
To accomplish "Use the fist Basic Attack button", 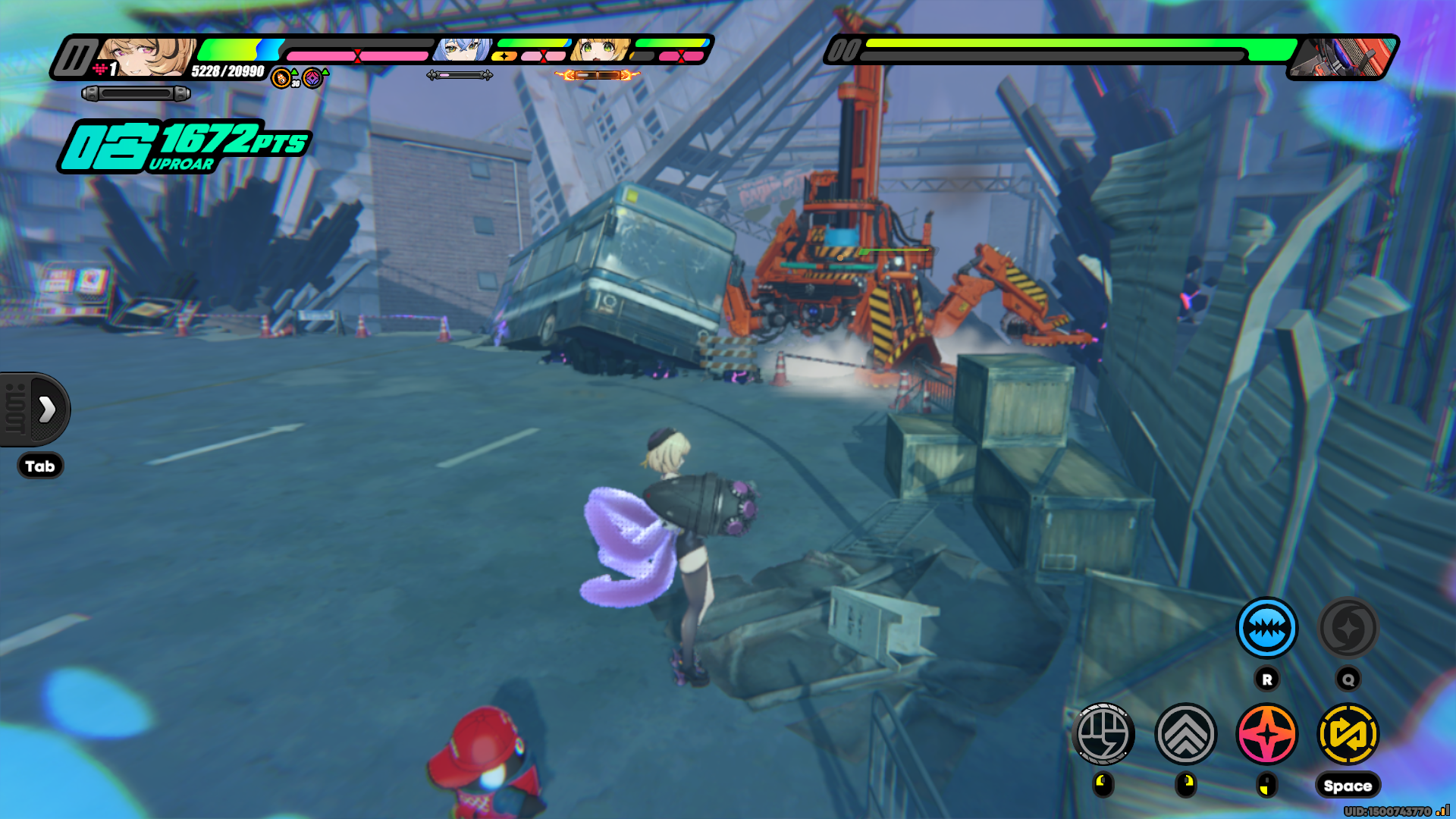I will point(1103,733).
